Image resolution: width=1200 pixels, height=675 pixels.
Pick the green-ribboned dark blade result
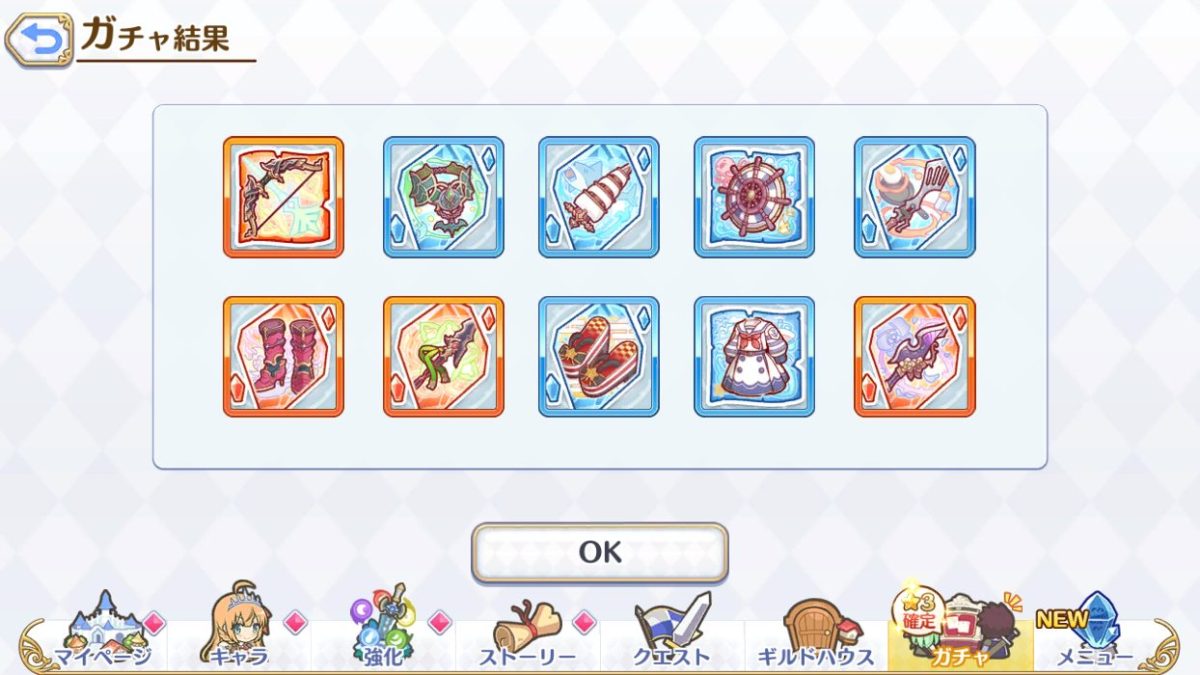(443, 356)
